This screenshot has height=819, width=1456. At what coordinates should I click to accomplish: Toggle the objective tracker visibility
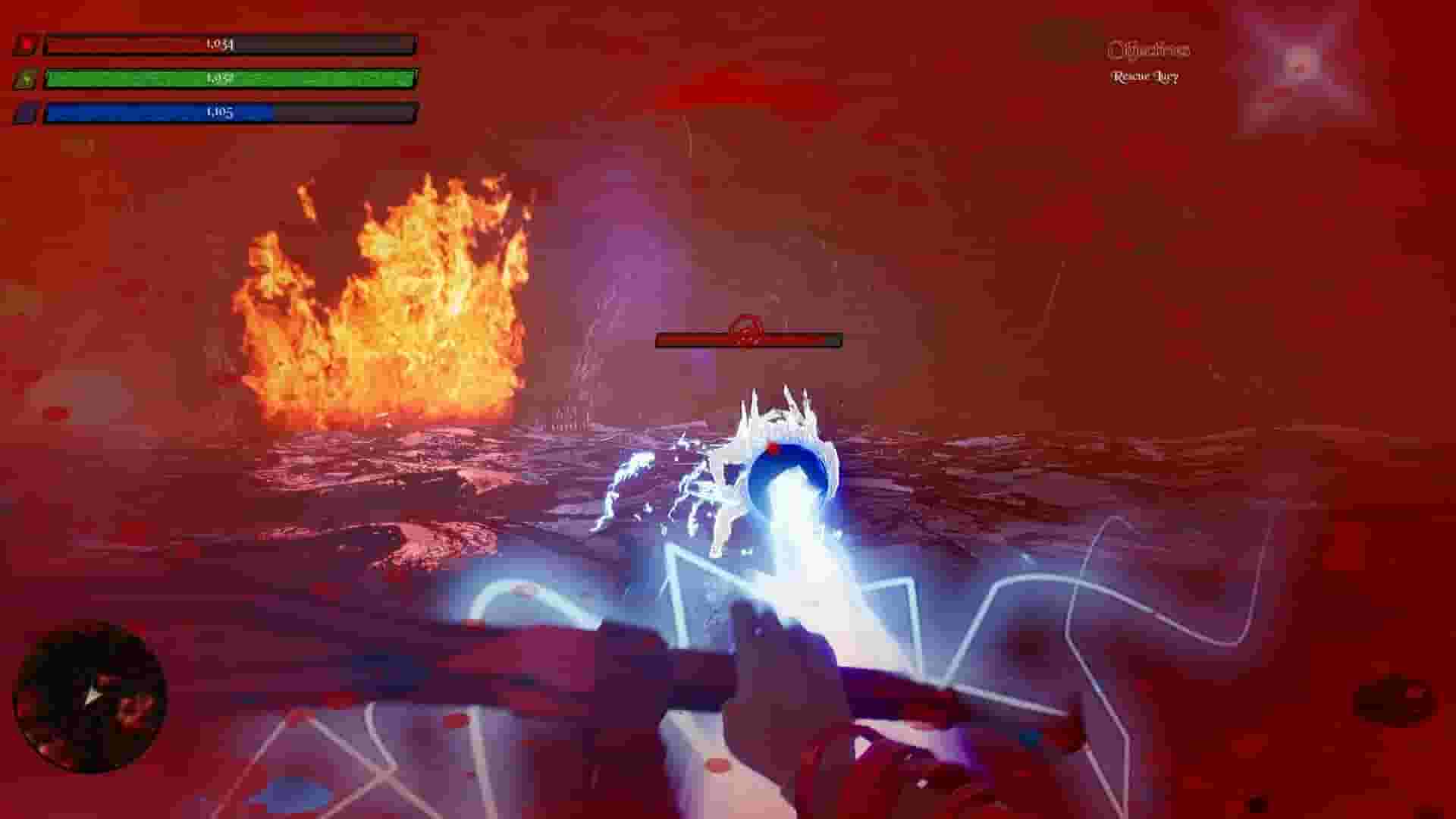click(x=1150, y=49)
